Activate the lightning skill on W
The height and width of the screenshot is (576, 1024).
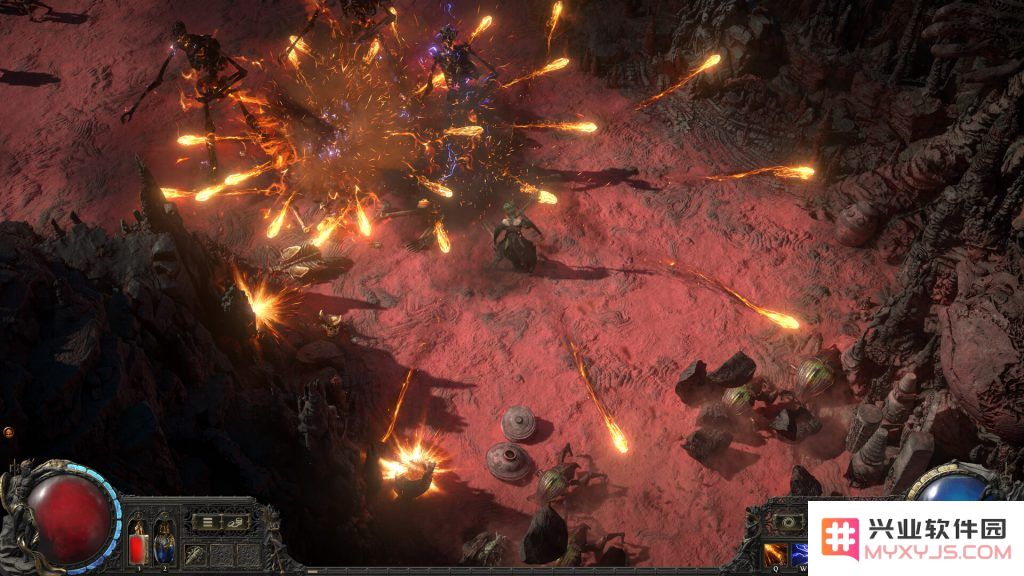tap(799, 553)
